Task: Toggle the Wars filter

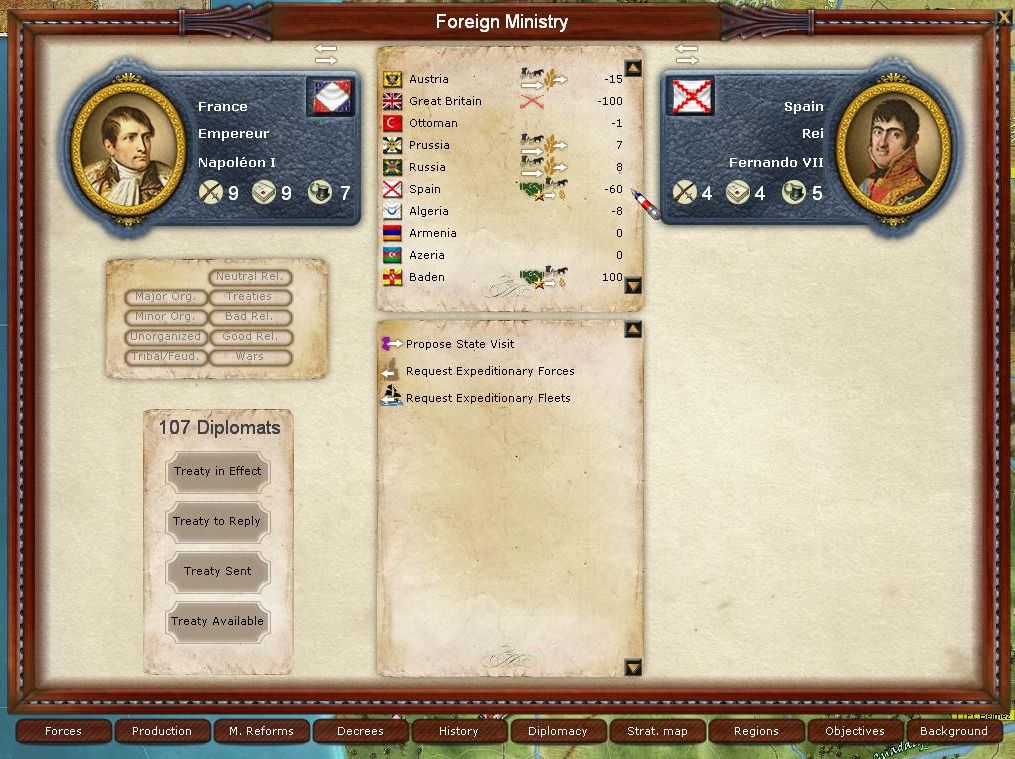Action: coord(250,357)
